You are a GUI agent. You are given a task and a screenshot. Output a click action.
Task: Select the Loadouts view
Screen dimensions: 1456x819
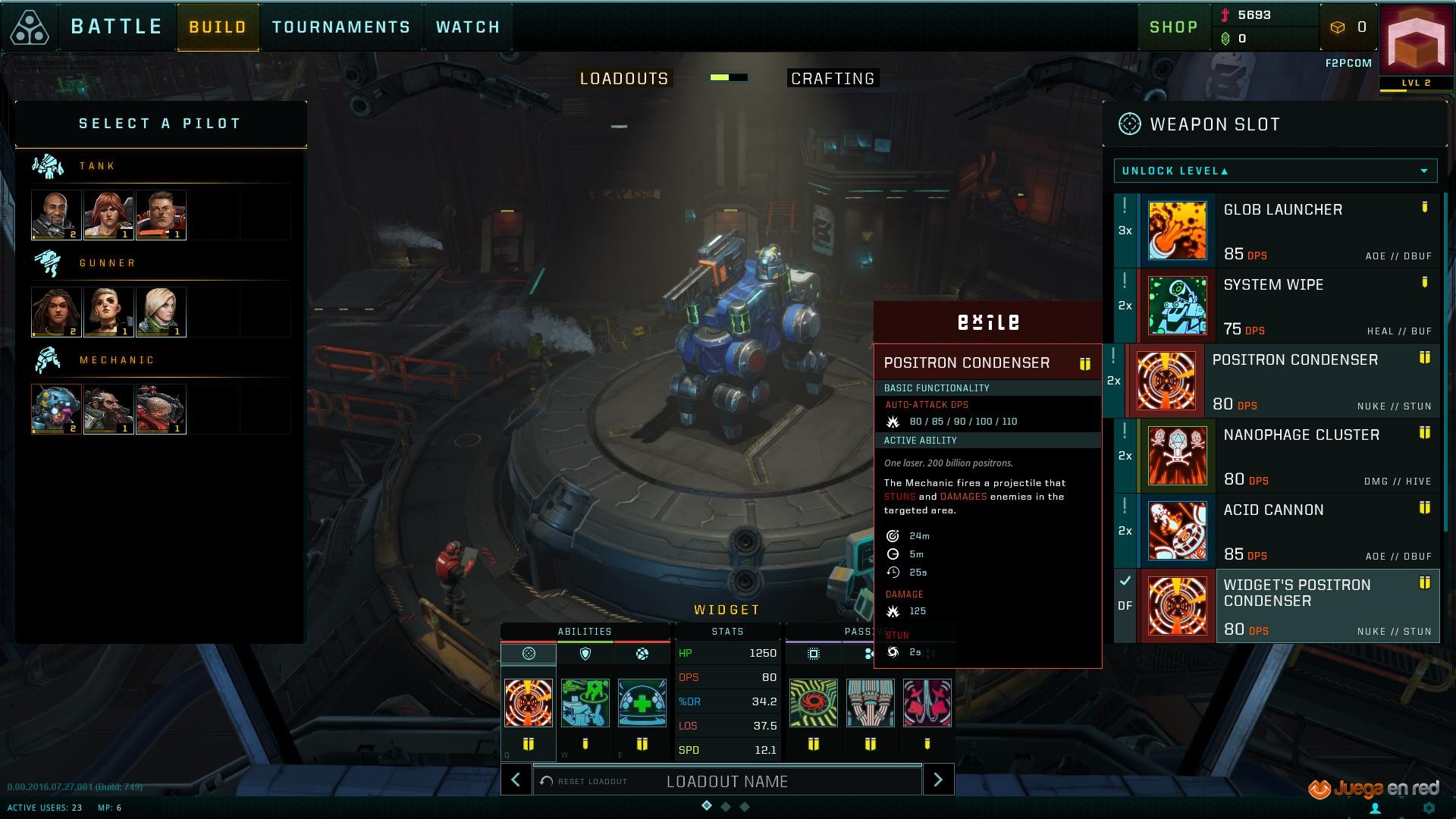[x=624, y=79]
